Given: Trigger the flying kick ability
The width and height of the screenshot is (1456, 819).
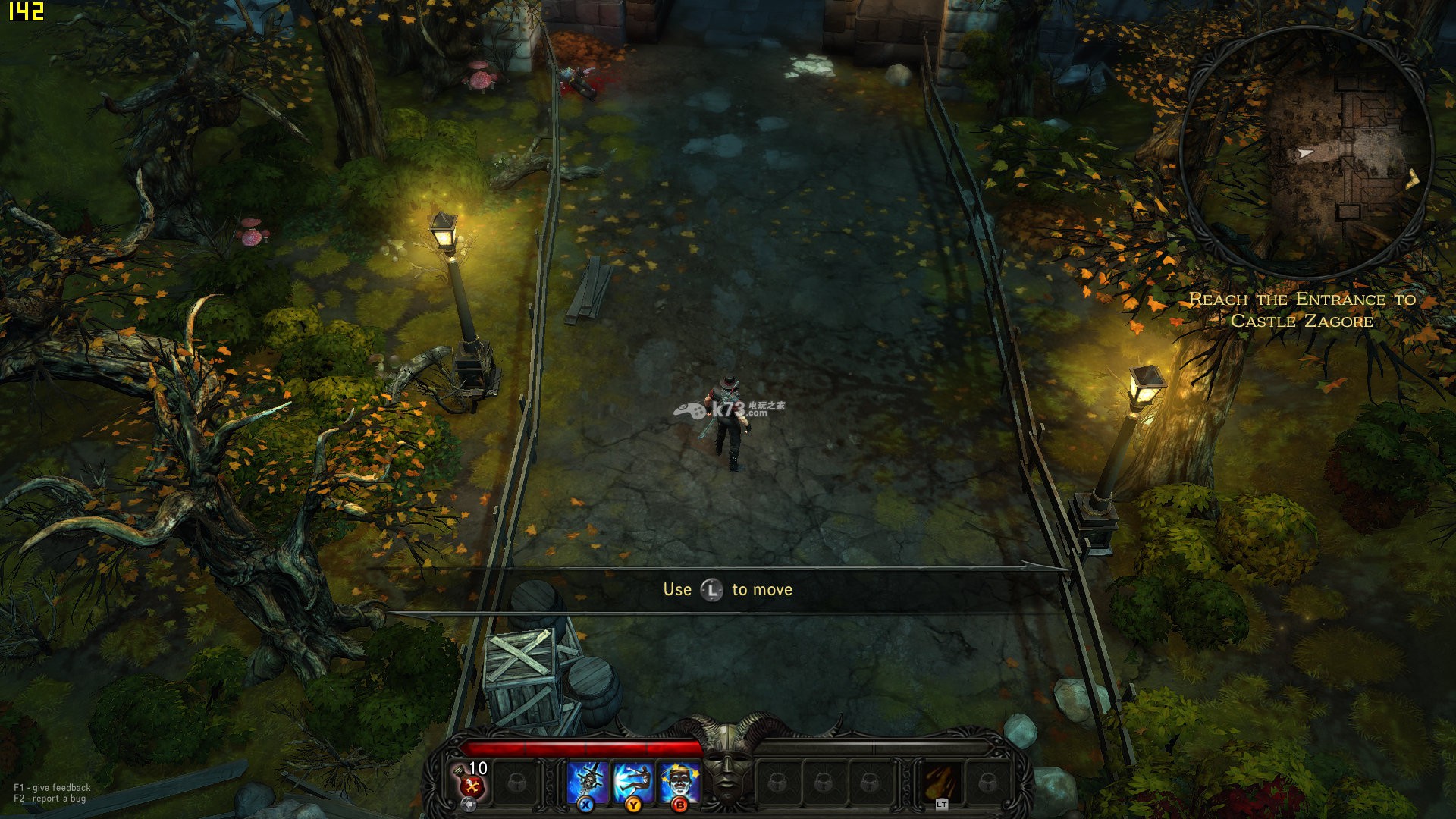Looking at the screenshot, I should [632, 781].
